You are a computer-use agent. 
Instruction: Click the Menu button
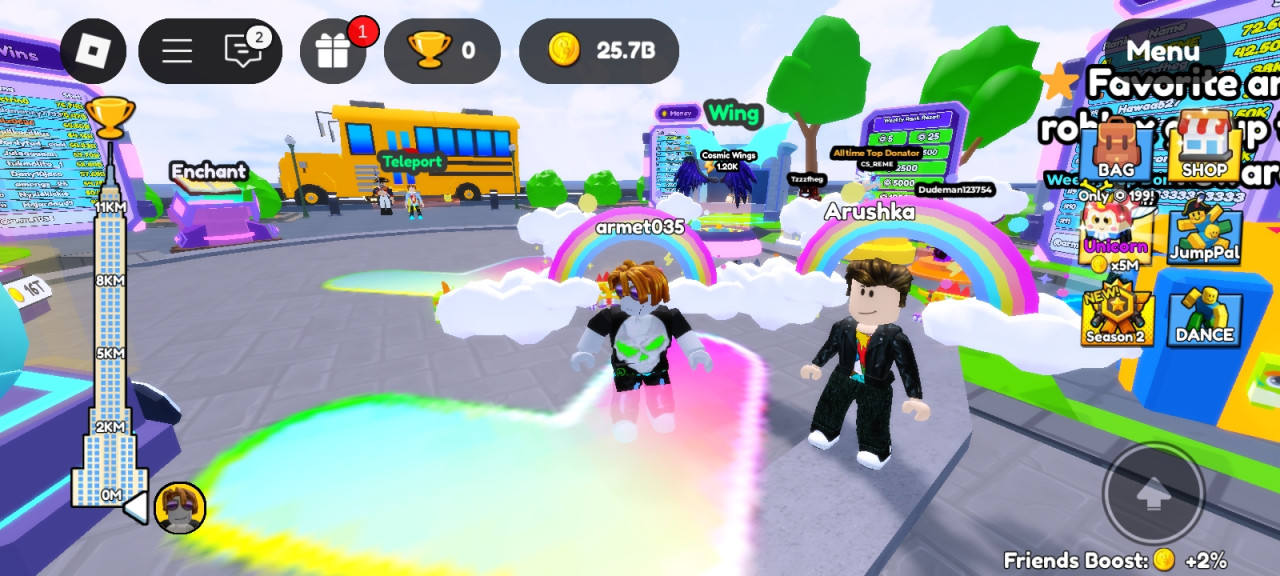coord(1162,50)
